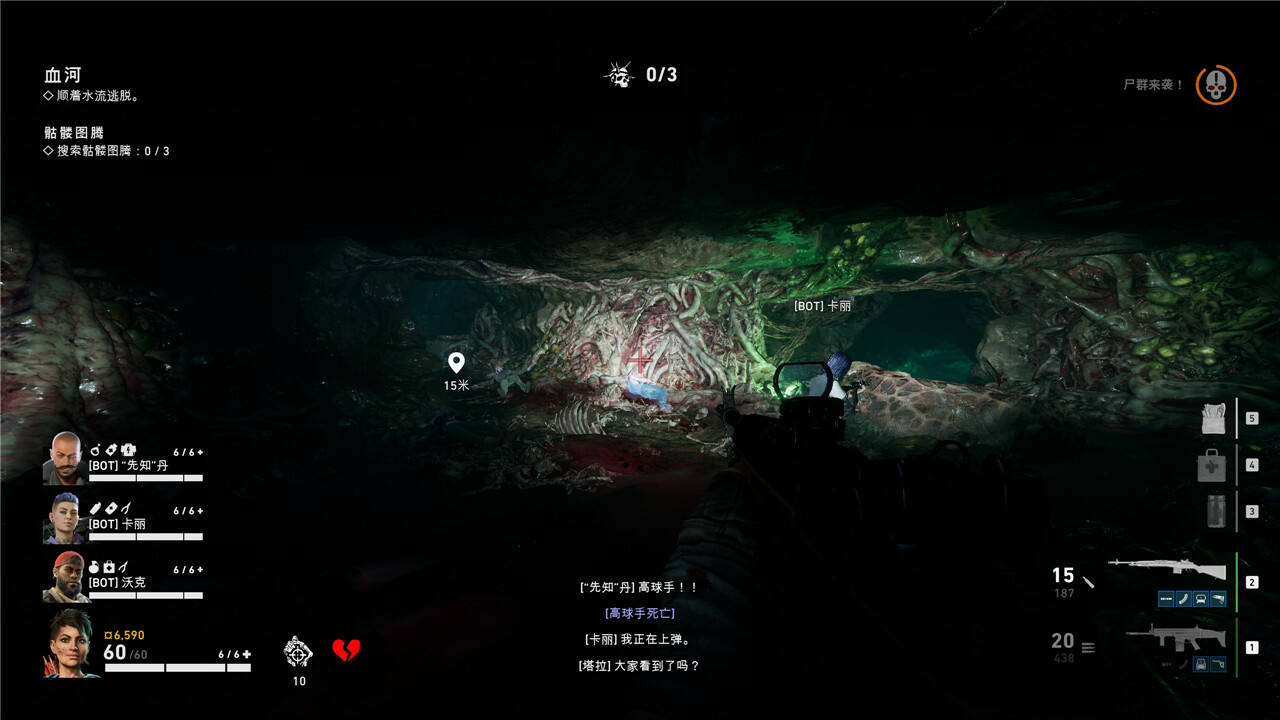Click your own character portrait
Image resolution: width=1280 pixels, height=720 pixels.
click(x=70, y=643)
